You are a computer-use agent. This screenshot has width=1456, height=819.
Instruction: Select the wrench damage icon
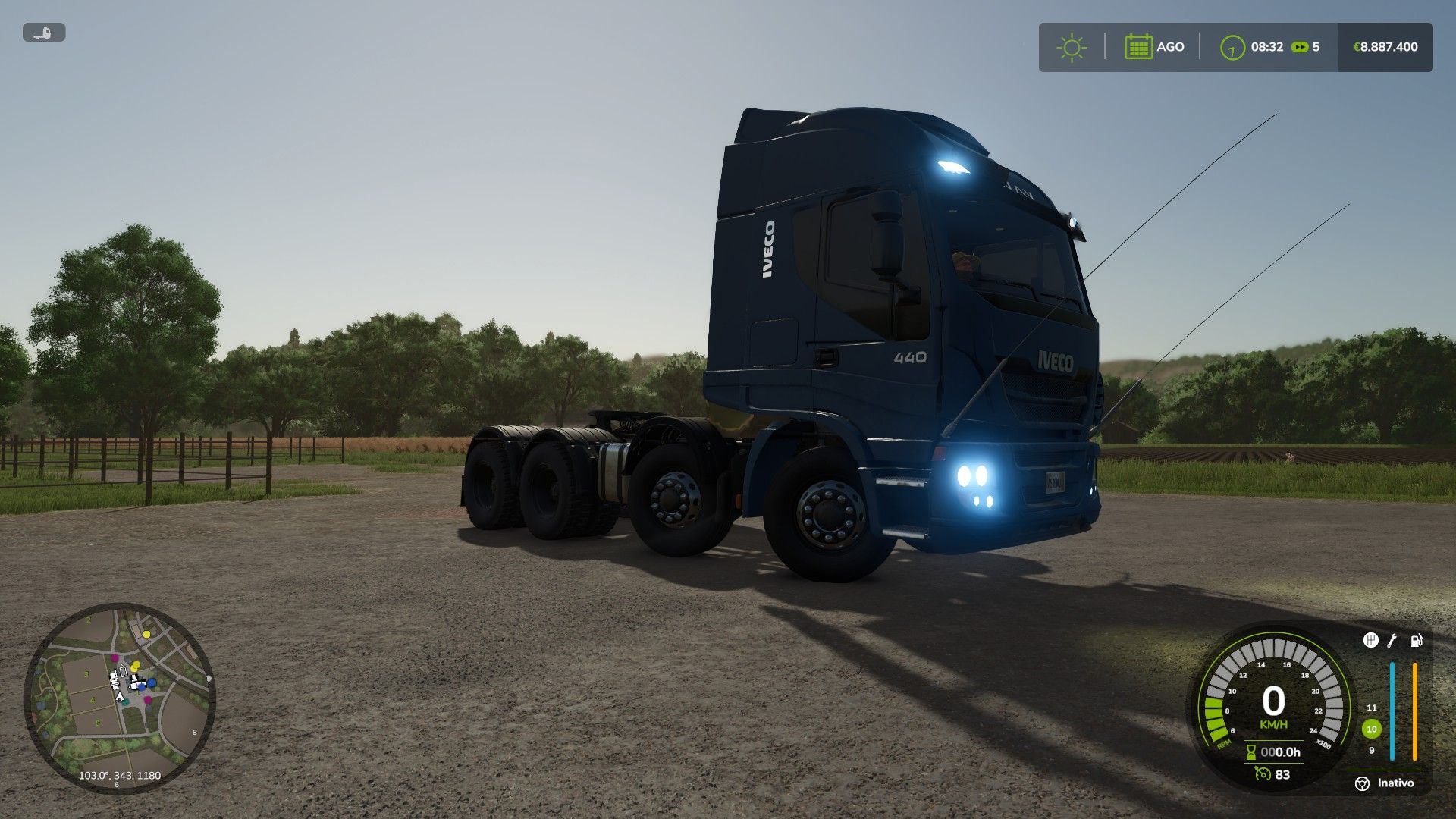[x=1392, y=641]
